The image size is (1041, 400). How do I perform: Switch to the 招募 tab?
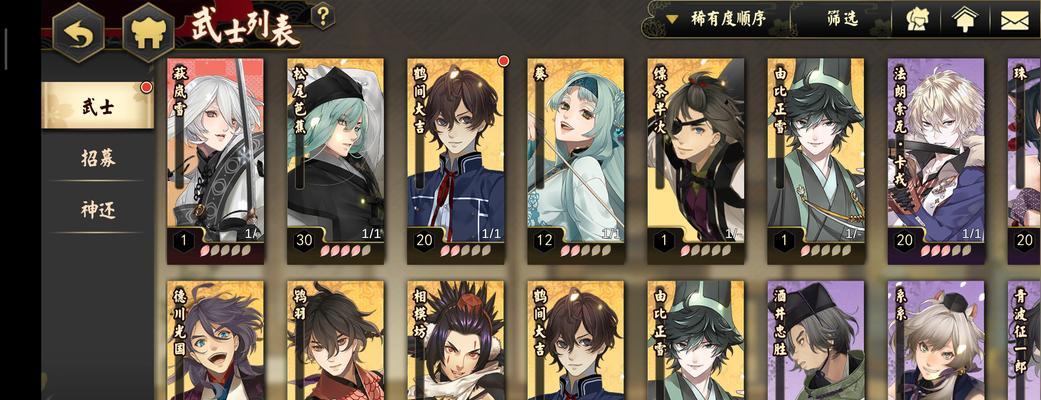tap(98, 158)
